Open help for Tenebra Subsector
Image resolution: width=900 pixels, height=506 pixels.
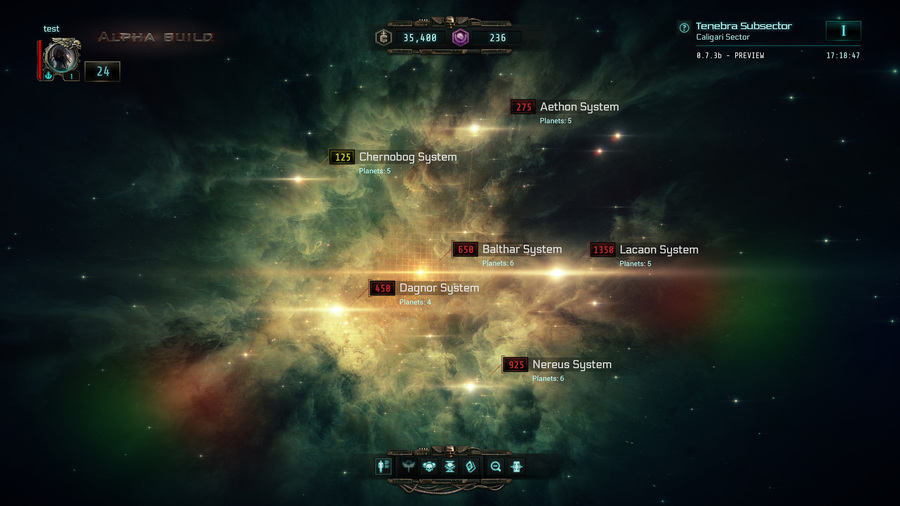point(684,28)
